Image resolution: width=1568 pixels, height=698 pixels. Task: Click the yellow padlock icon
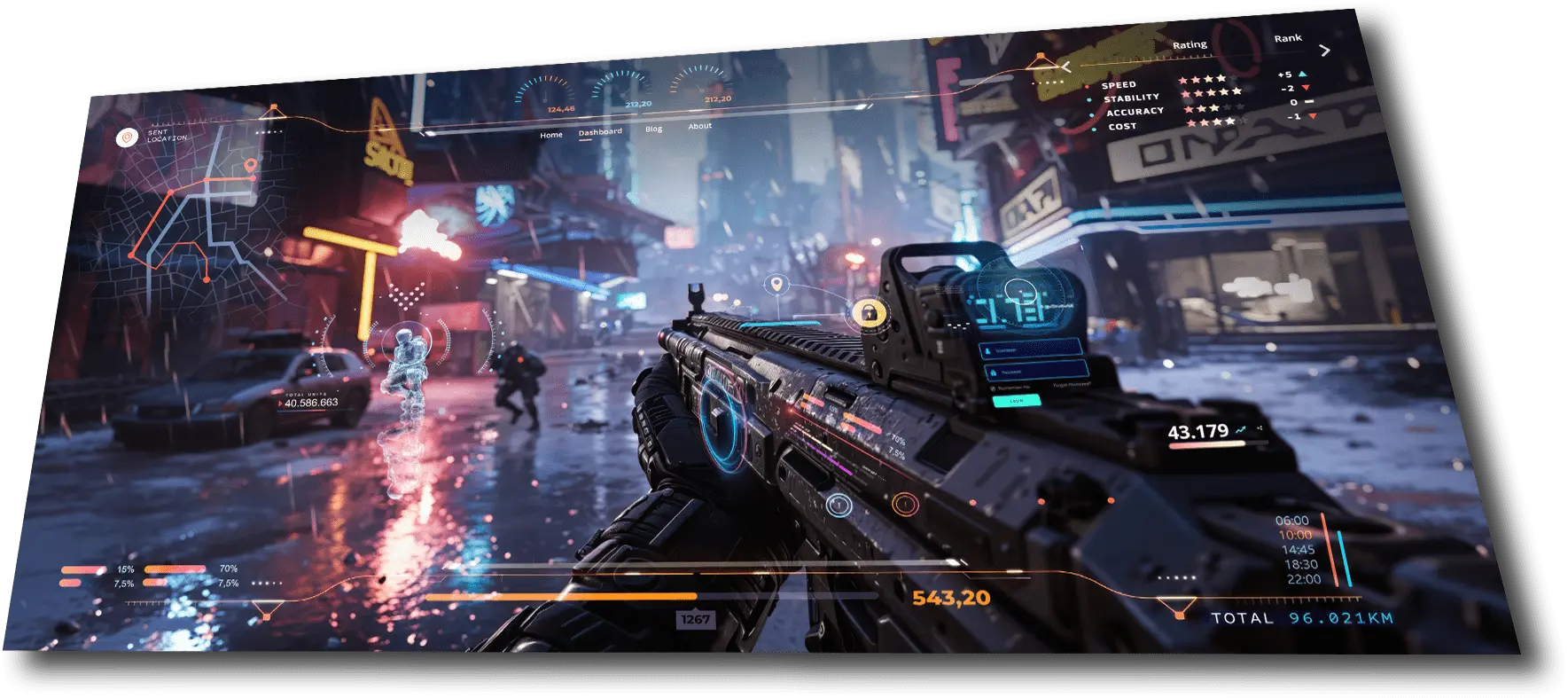868,312
